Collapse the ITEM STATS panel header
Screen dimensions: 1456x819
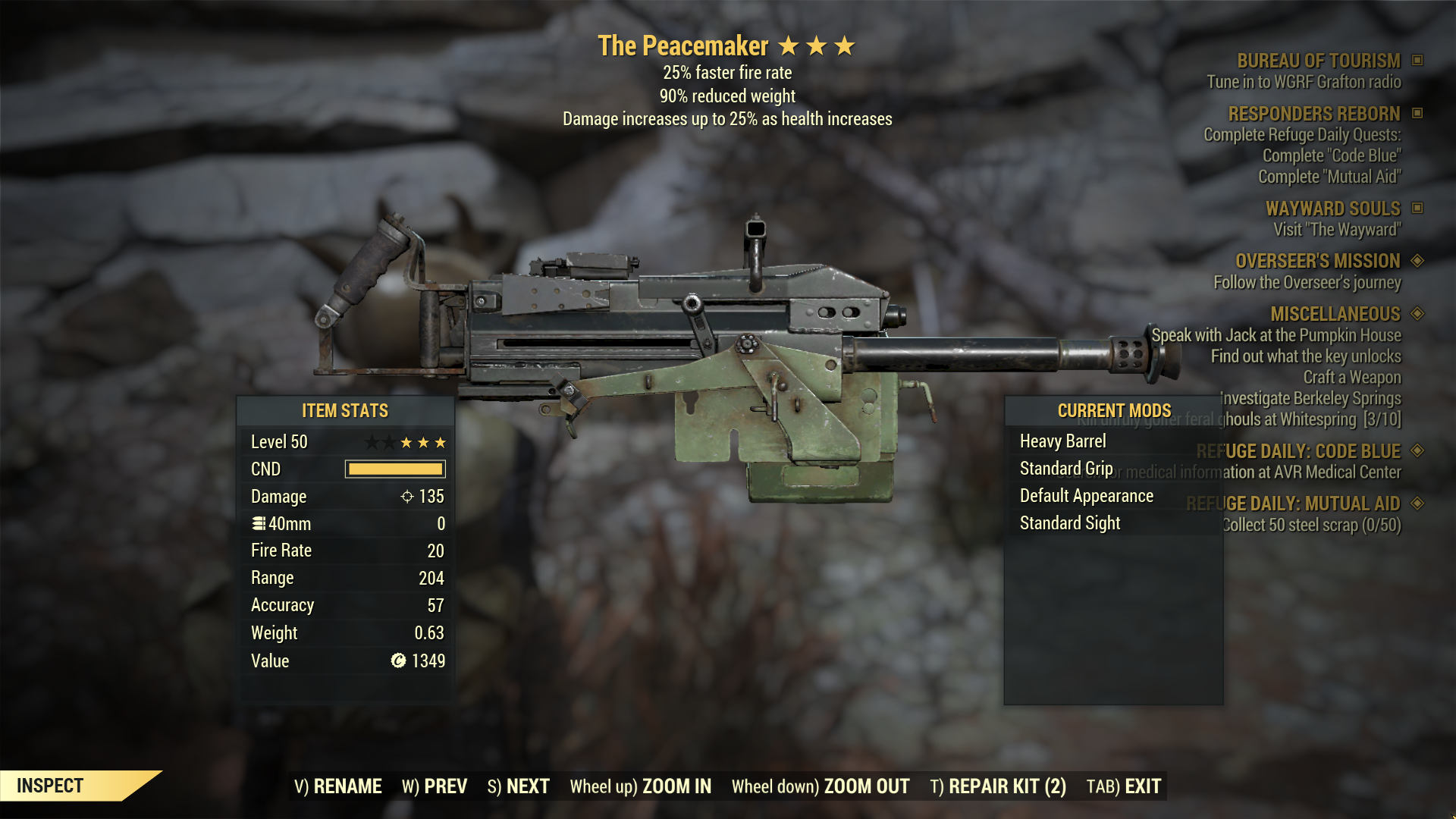[x=345, y=411]
